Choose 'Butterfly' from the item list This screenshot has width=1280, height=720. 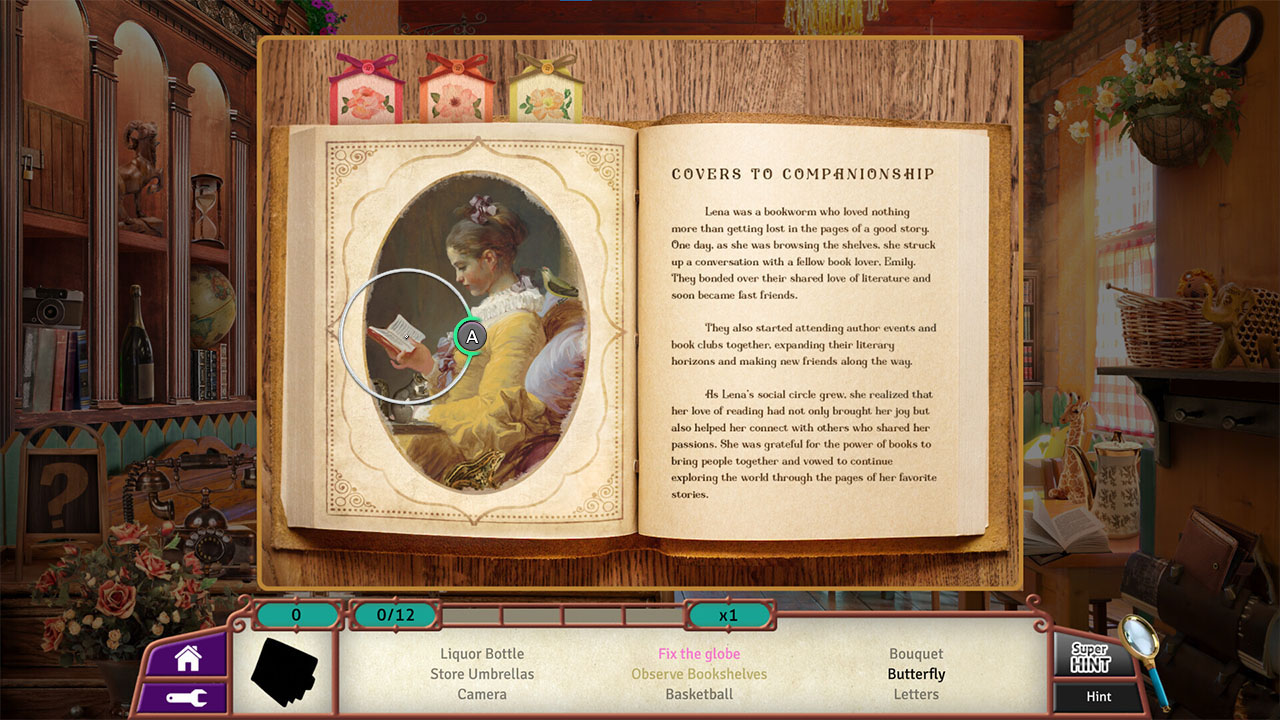(916, 674)
